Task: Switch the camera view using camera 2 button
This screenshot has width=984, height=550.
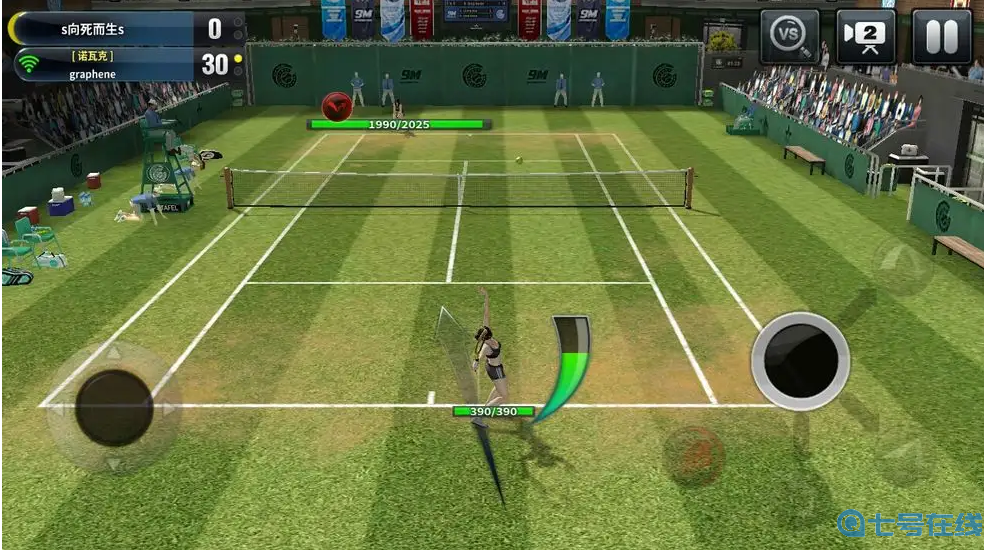Action: (x=865, y=37)
